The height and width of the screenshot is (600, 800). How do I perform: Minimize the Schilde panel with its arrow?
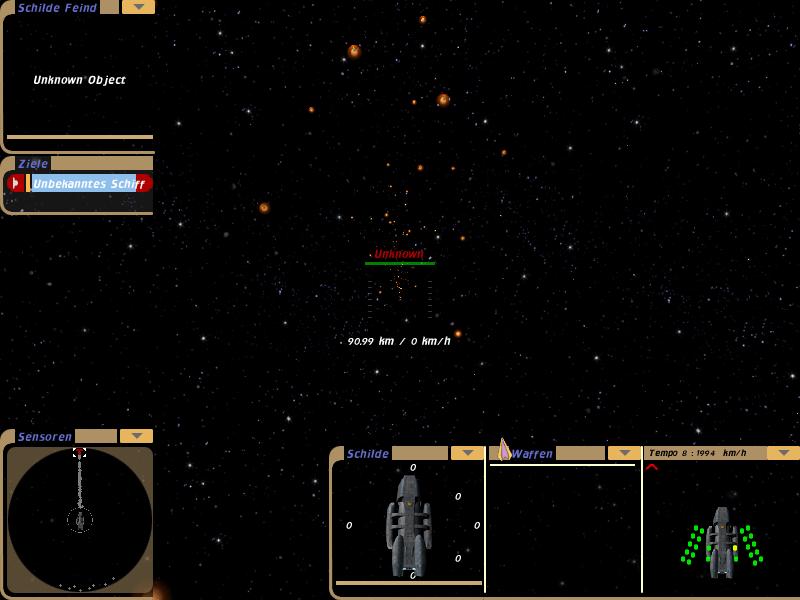467,453
